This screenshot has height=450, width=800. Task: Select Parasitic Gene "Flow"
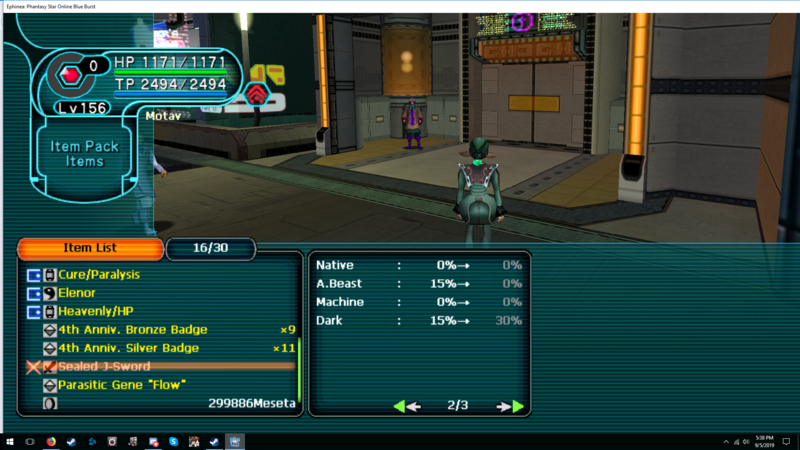(x=122, y=385)
